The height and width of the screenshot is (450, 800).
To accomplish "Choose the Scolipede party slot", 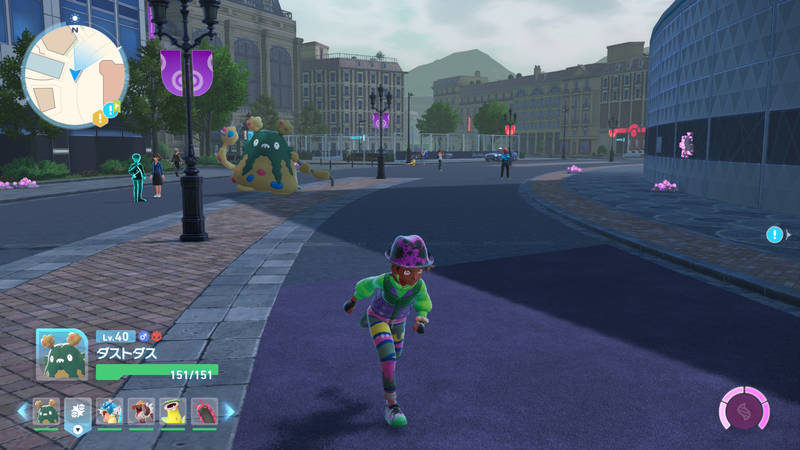I will [x=204, y=412].
